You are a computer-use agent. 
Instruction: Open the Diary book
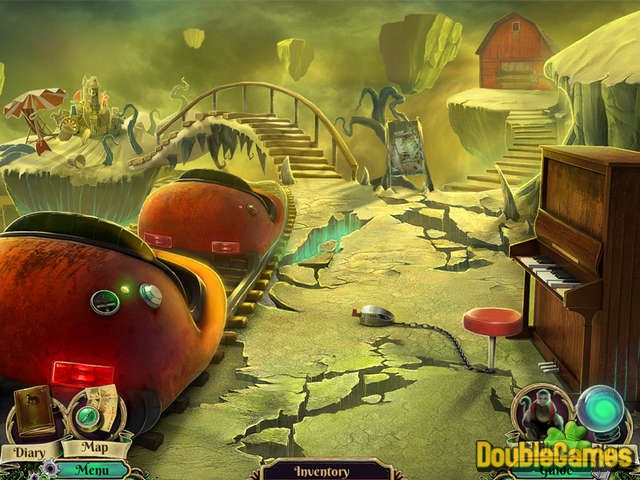[35, 410]
